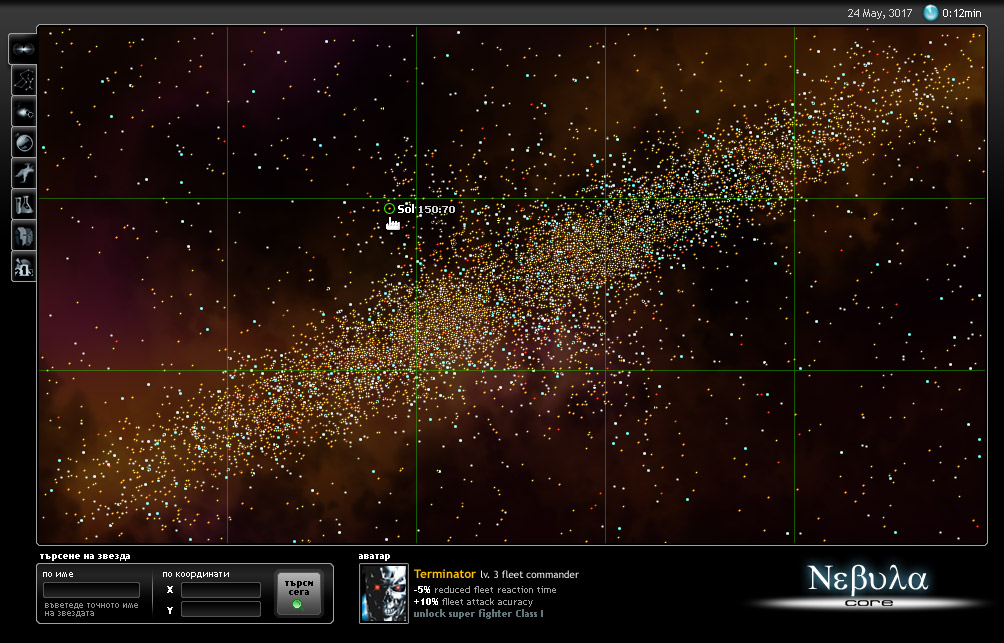Select the Sol 150:70 star marker
Screen dimensions: 1004x643
(389, 209)
